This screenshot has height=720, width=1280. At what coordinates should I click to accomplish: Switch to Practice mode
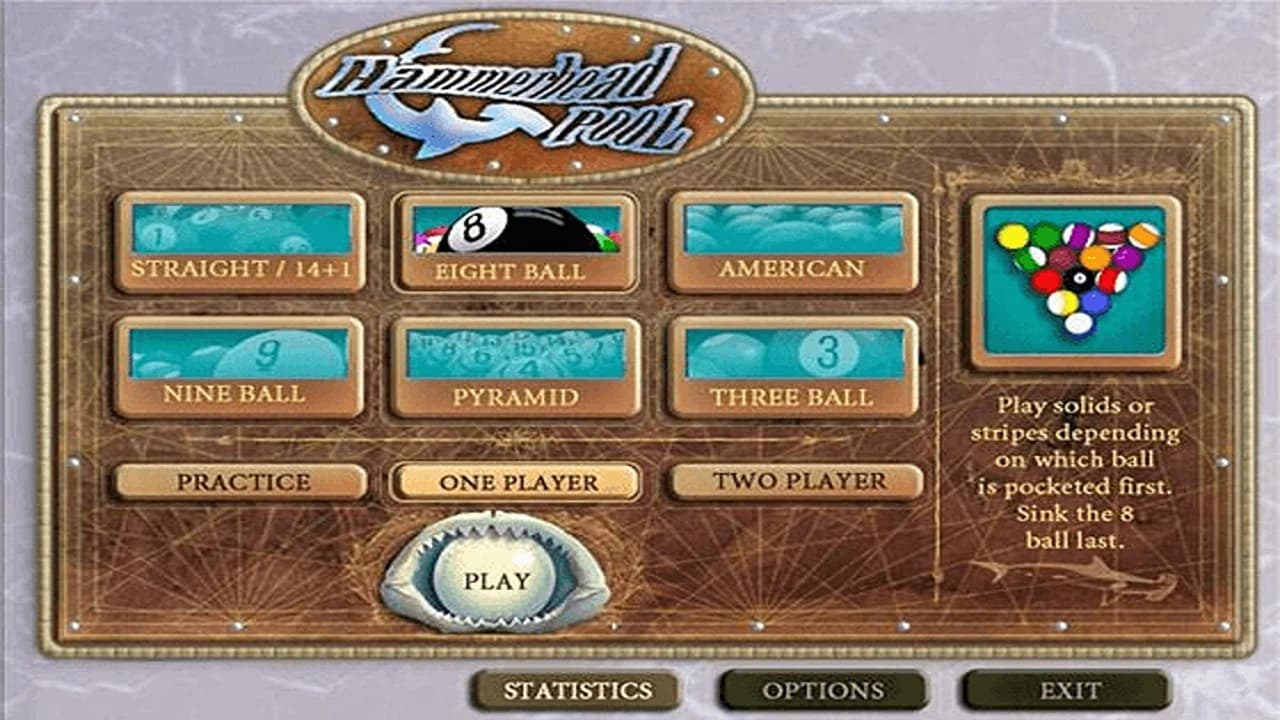pos(241,482)
